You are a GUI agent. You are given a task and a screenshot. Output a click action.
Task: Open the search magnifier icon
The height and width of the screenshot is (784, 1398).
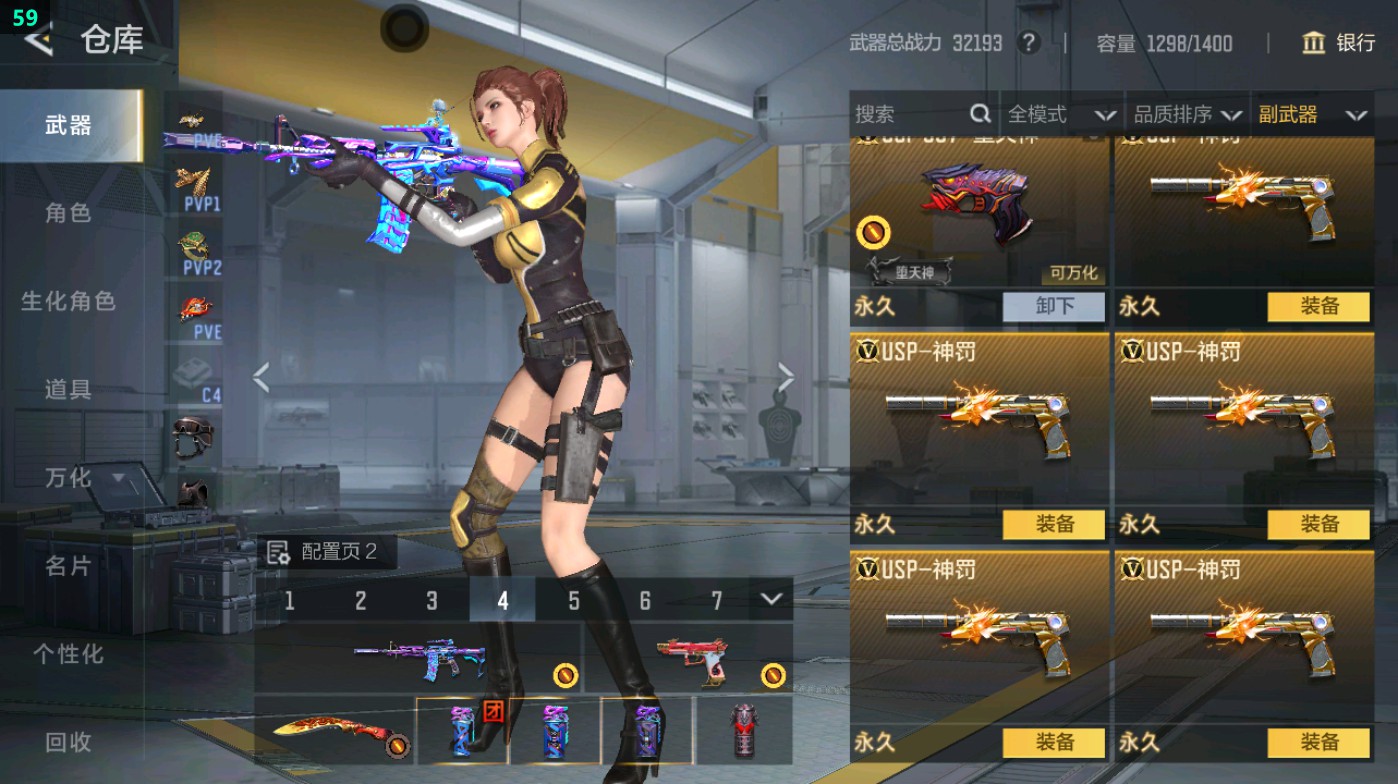tap(978, 115)
